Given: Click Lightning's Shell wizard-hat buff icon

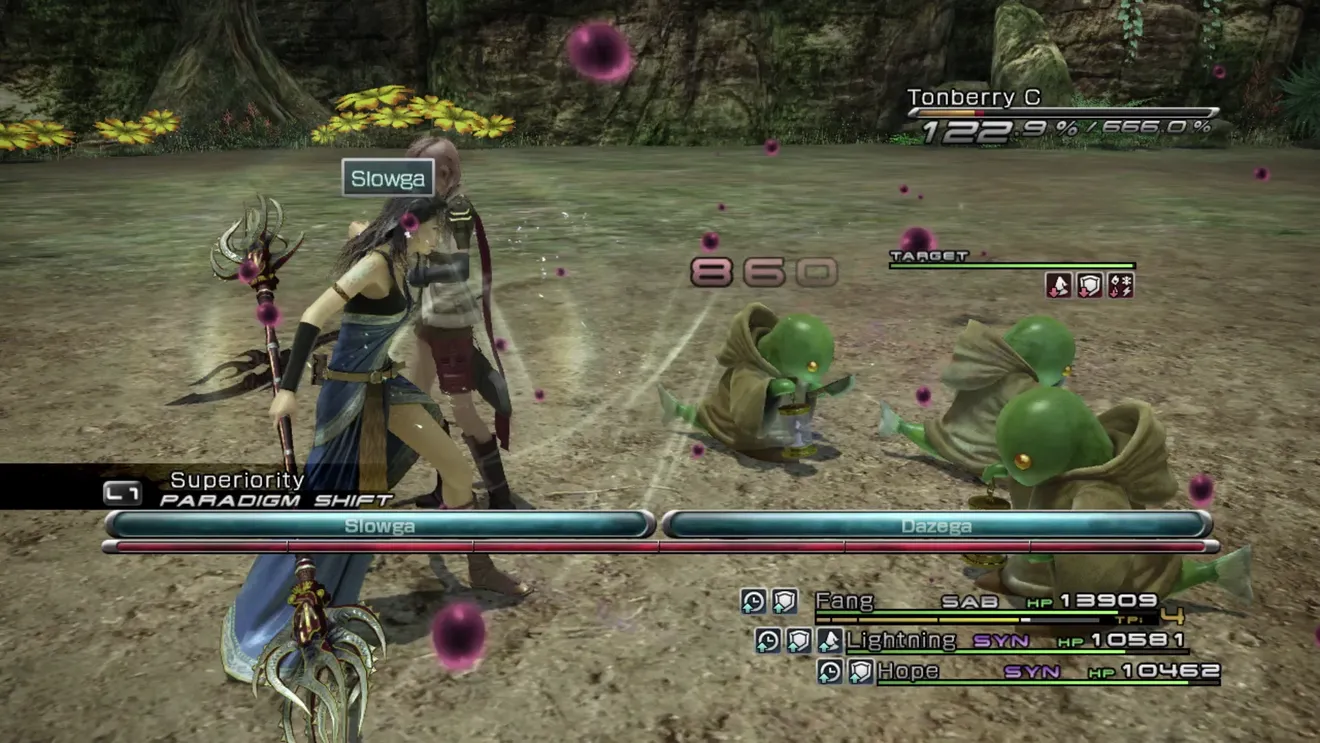Looking at the screenshot, I should [x=829, y=640].
